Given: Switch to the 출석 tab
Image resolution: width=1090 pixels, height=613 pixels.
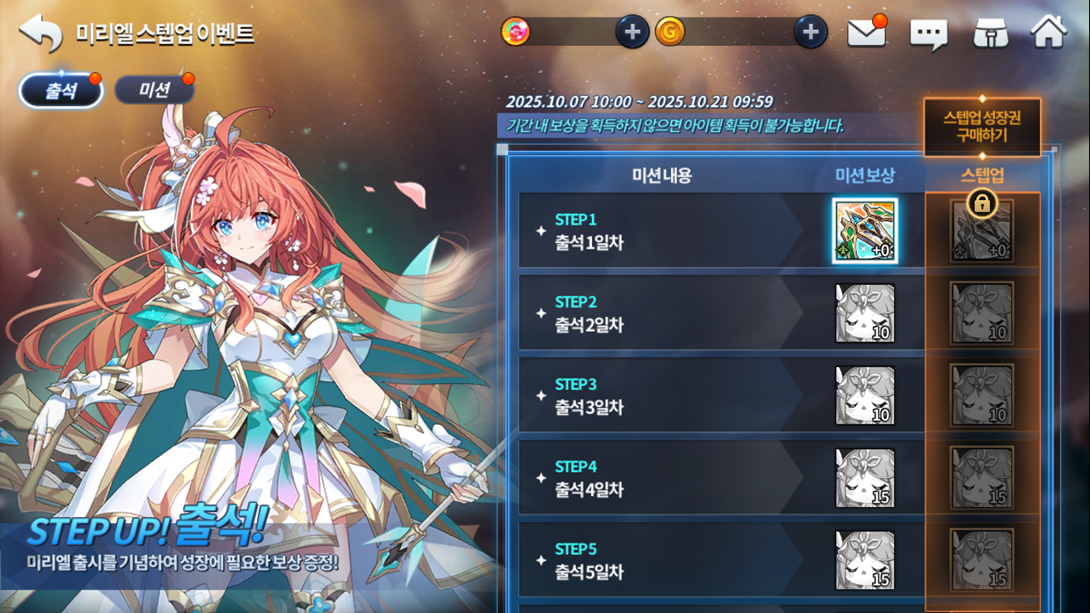Looking at the screenshot, I should coord(61,91).
